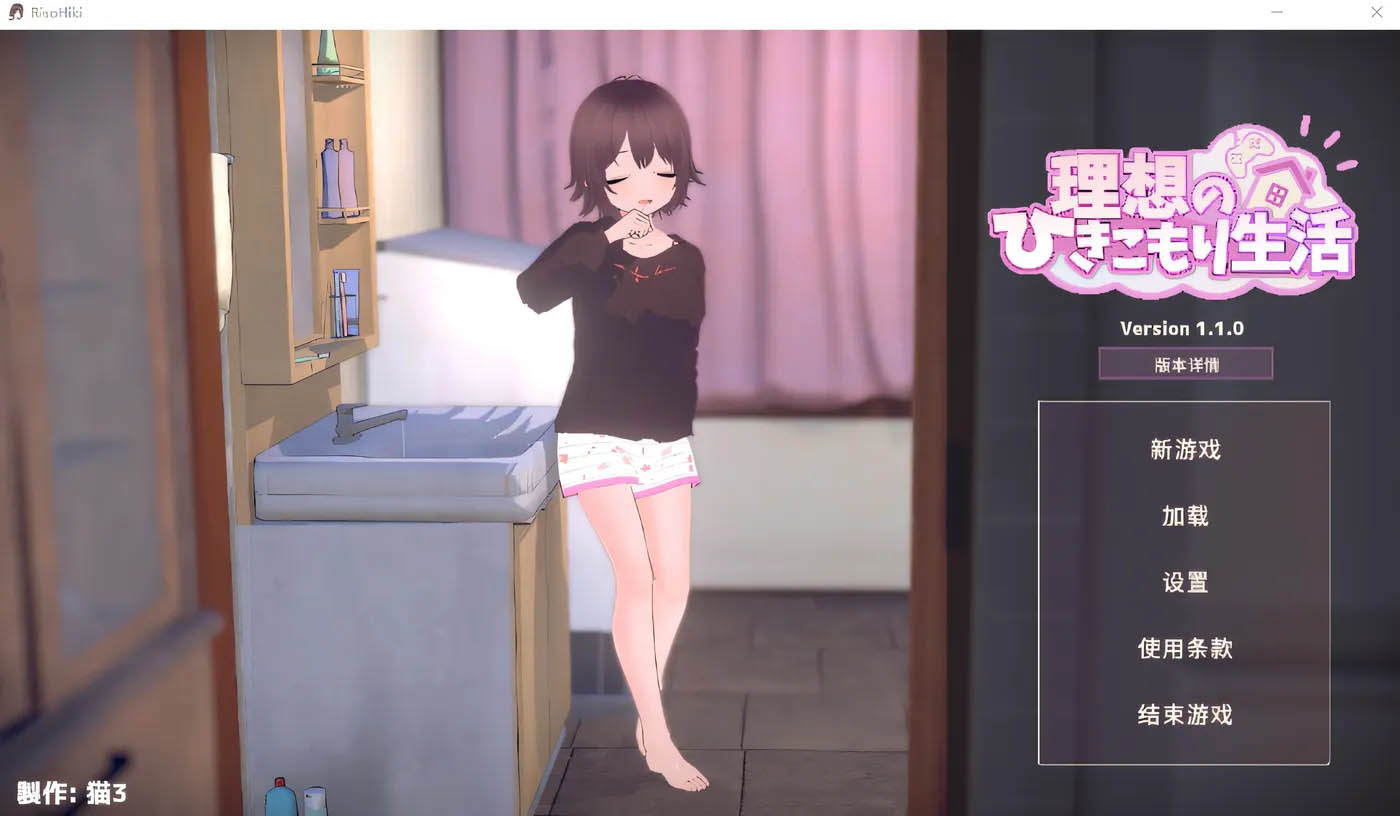1400x816 pixels.
Task: Close the RinoHiki window
Action: tap(1376, 12)
